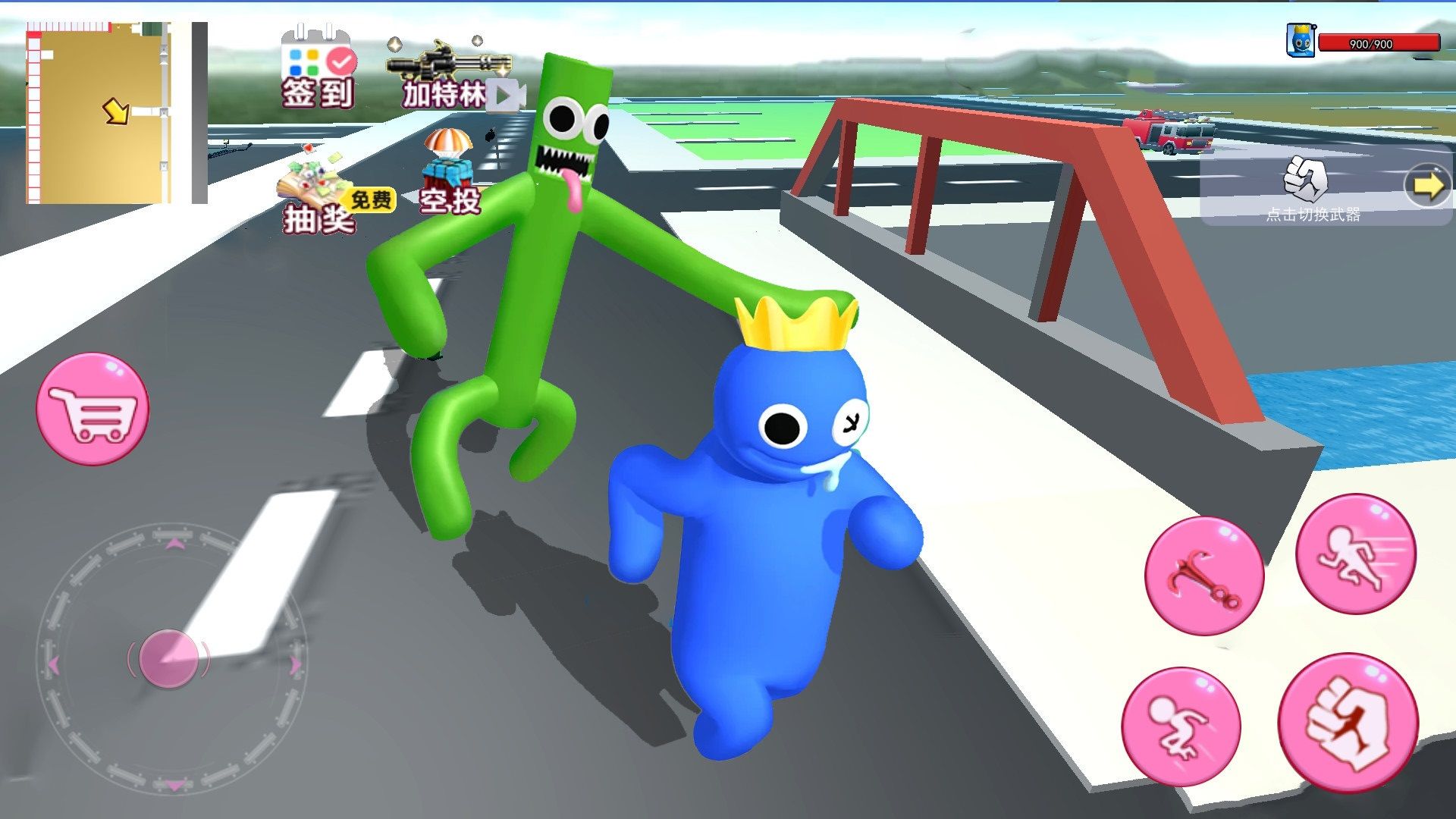Viewport: 1456px width, 819px height.
Task: Open the pink shopping cart store
Action: click(93, 409)
